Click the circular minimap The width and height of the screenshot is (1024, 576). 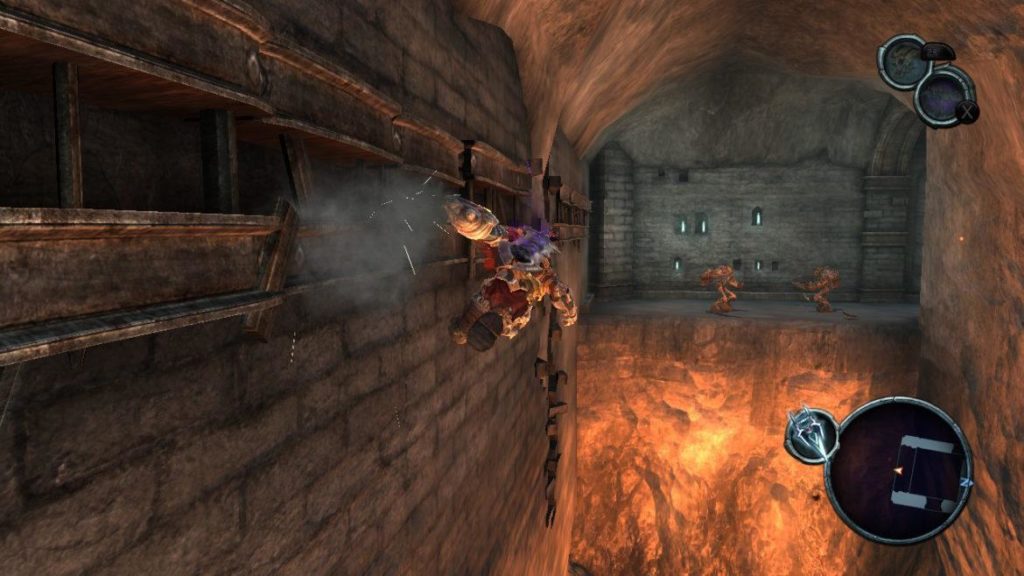898,470
